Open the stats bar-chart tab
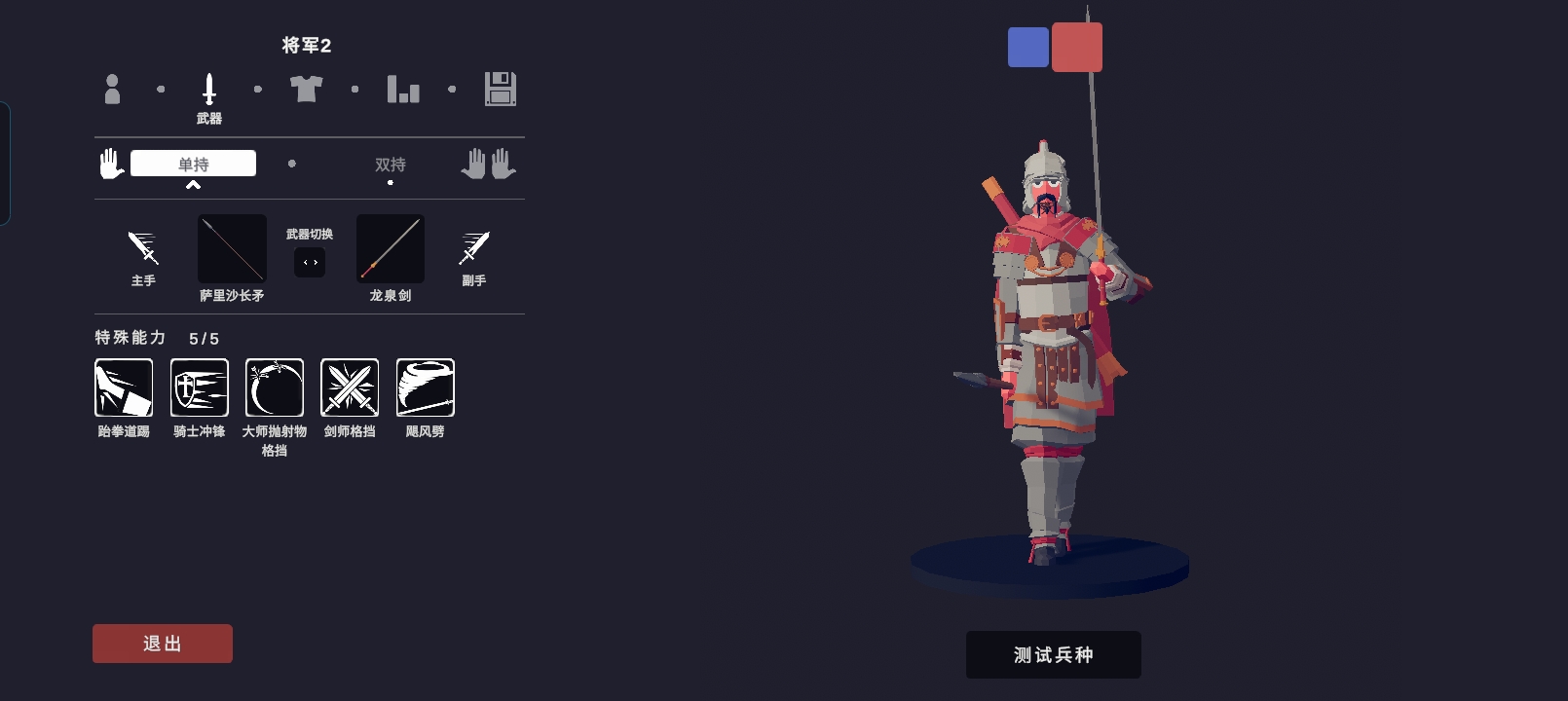The height and width of the screenshot is (701, 1568). (x=403, y=89)
